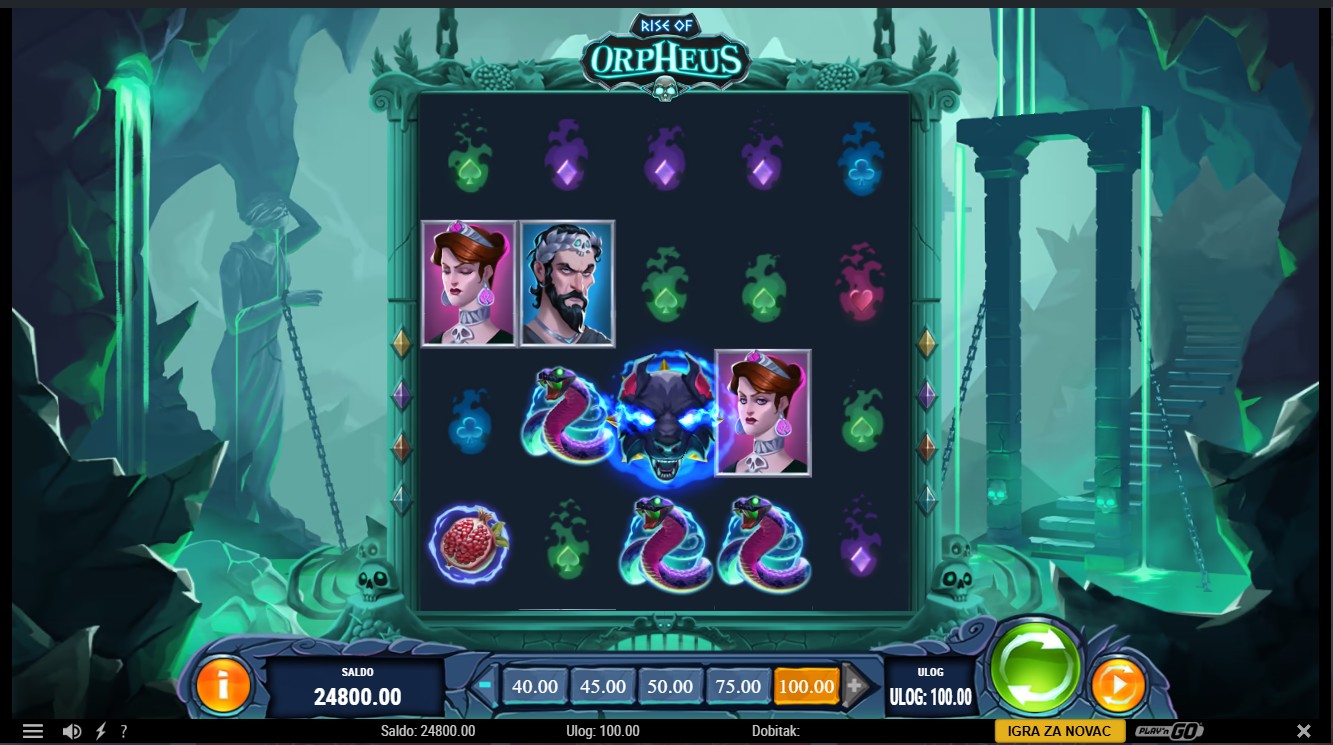Open the orange info paytable button
Screen dimensions: 1333x745
(223, 685)
